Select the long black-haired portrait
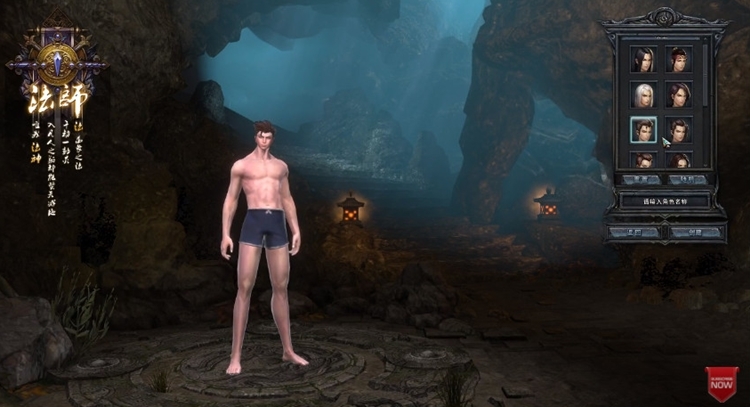 643,59
